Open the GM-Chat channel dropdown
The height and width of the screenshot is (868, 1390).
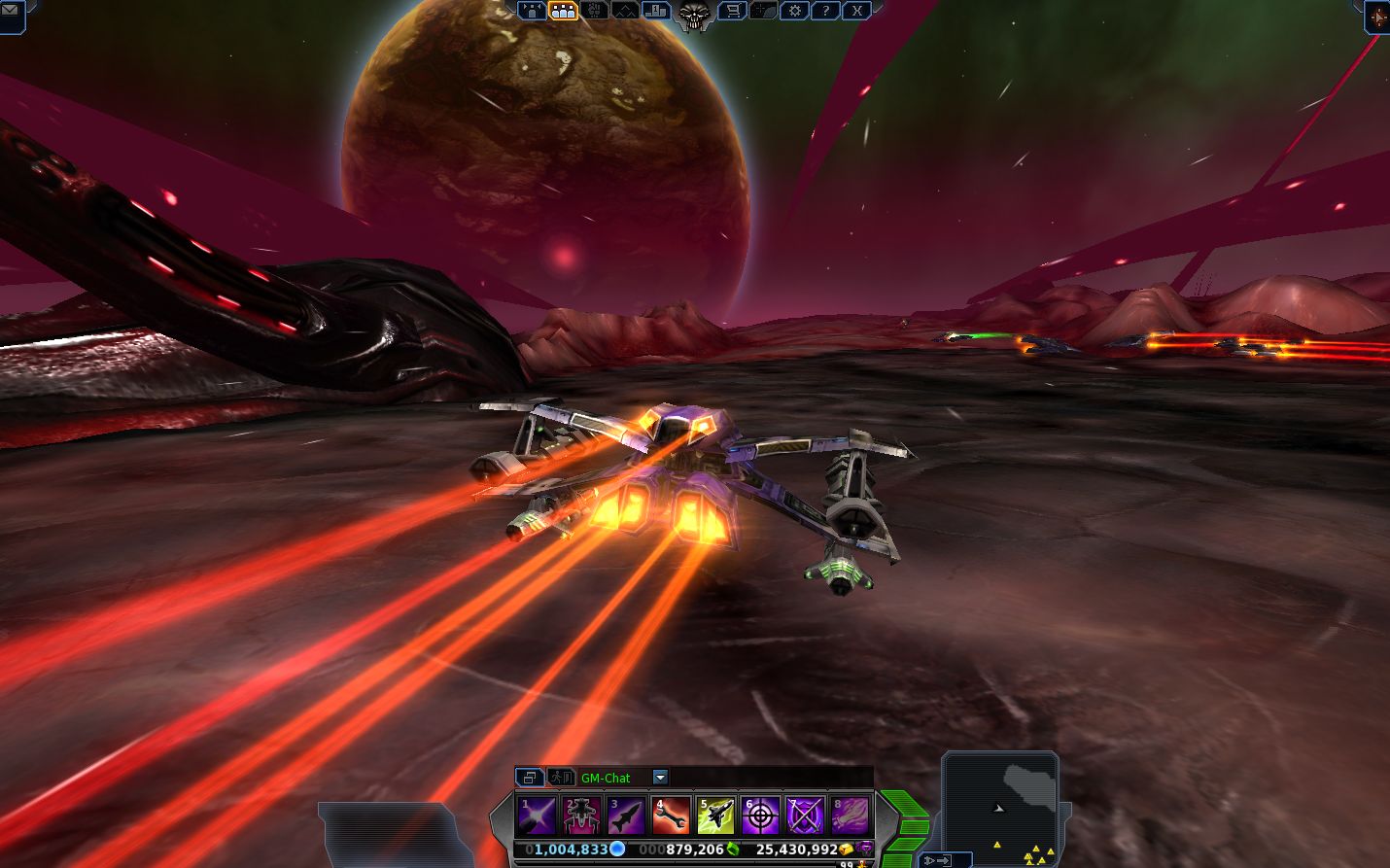[660, 778]
